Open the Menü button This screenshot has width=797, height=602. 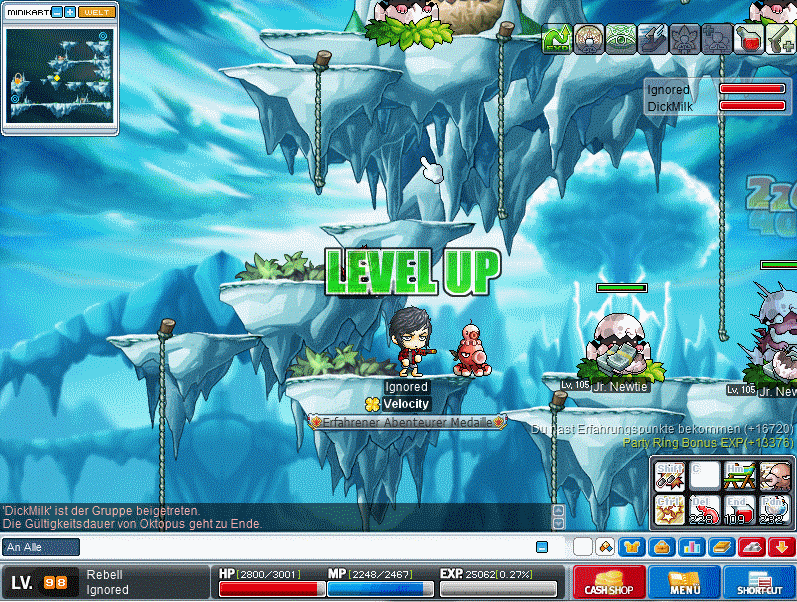click(x=684, y=583)
